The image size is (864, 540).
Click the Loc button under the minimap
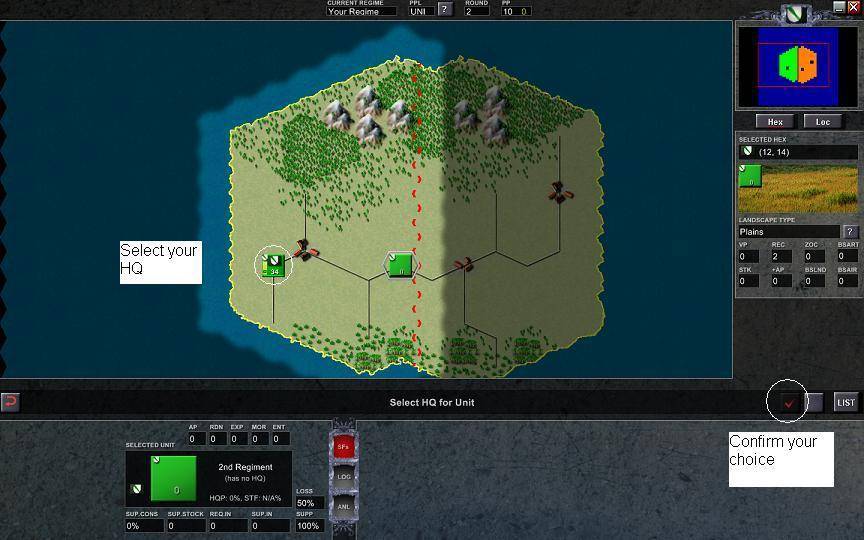tap(822, 122)
